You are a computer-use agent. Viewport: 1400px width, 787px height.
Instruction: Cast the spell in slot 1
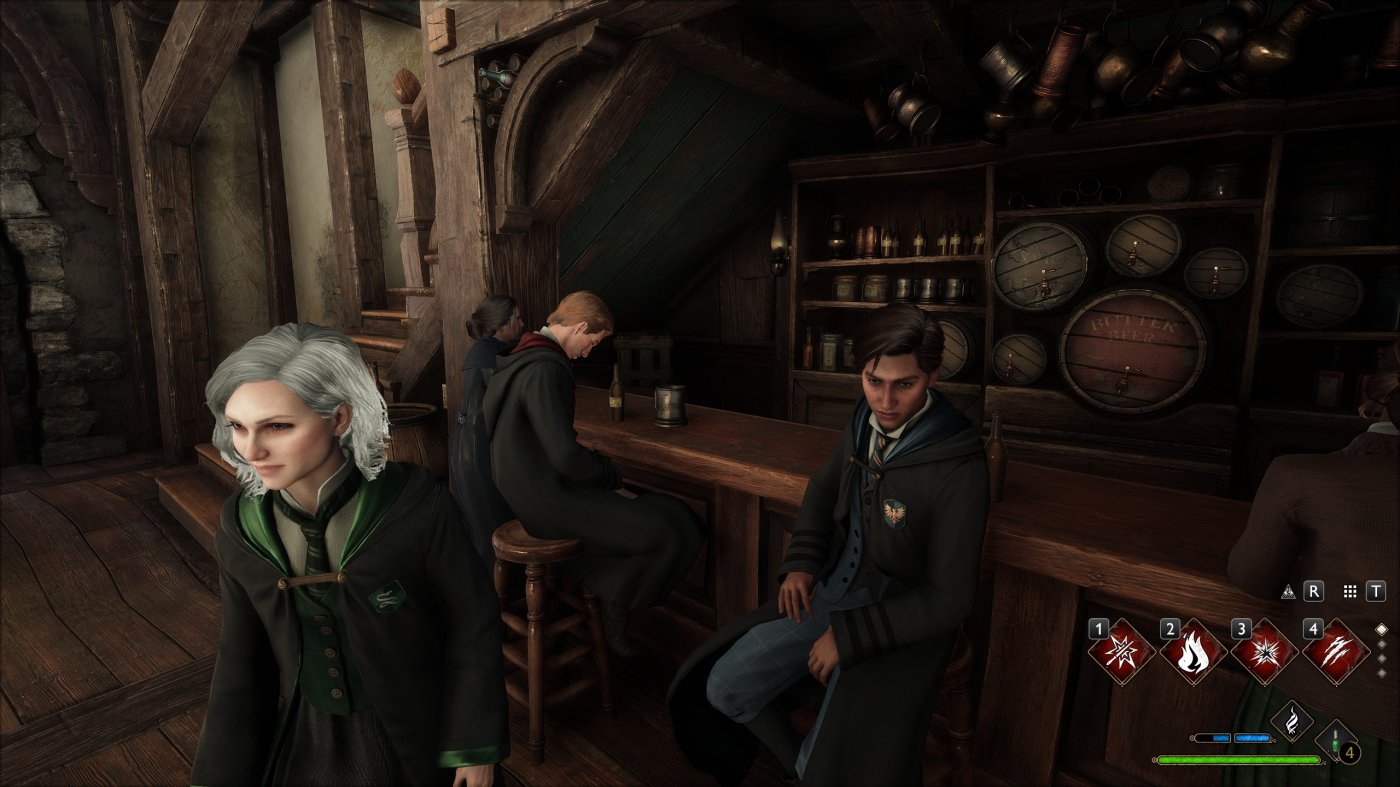(1121, 651)
